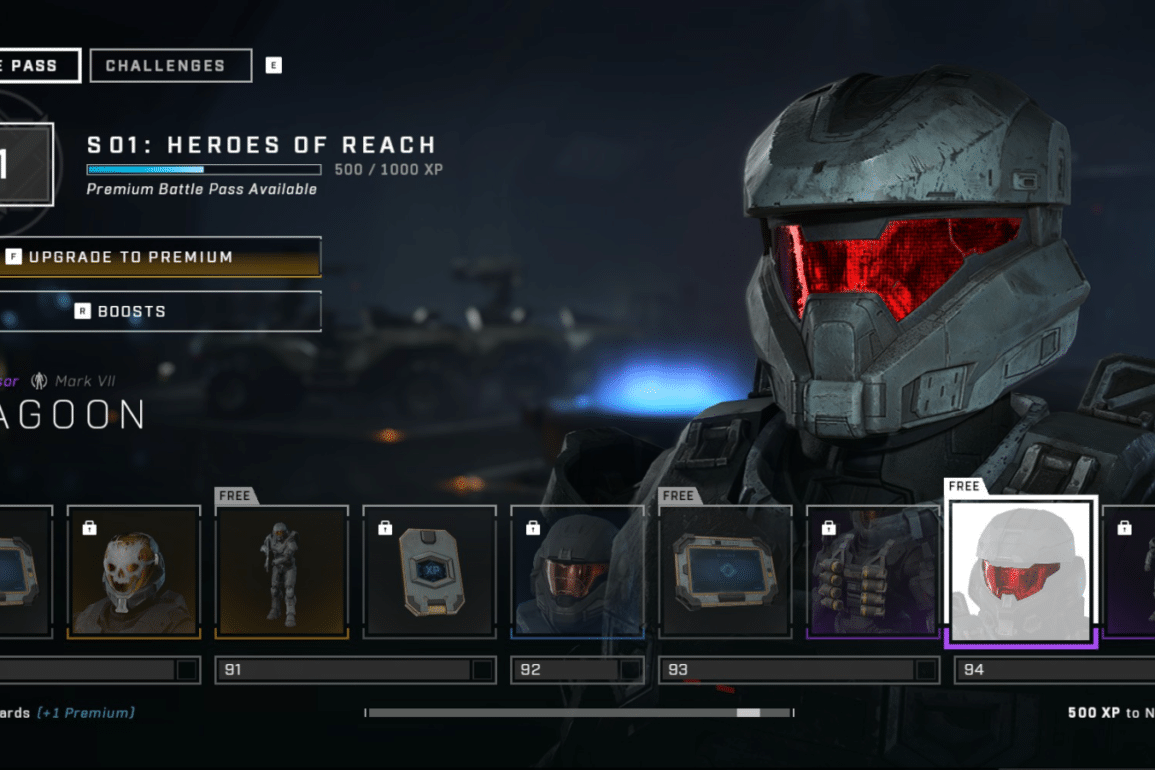Choose the locked armored glove reward
The width and height of the screenshot is (1155, 770).
point(873,572)
